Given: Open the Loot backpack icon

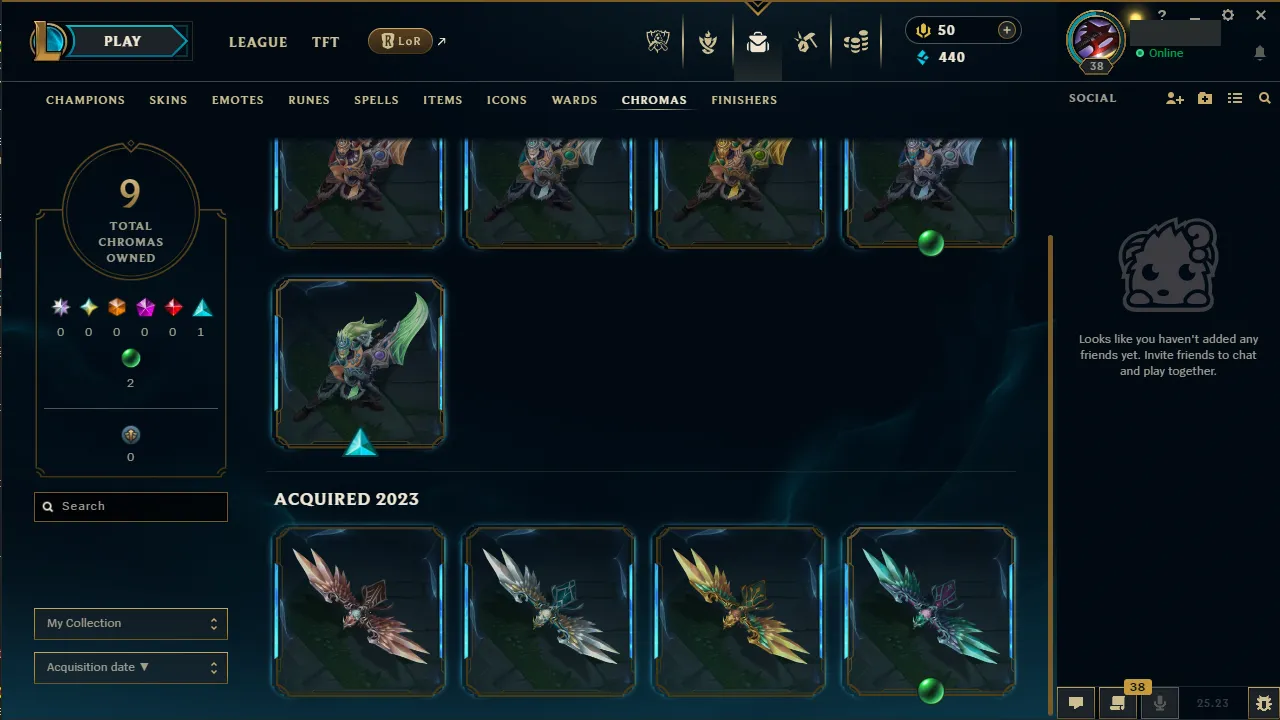Looking at the screenshot, I should click(x=757, y=42).
